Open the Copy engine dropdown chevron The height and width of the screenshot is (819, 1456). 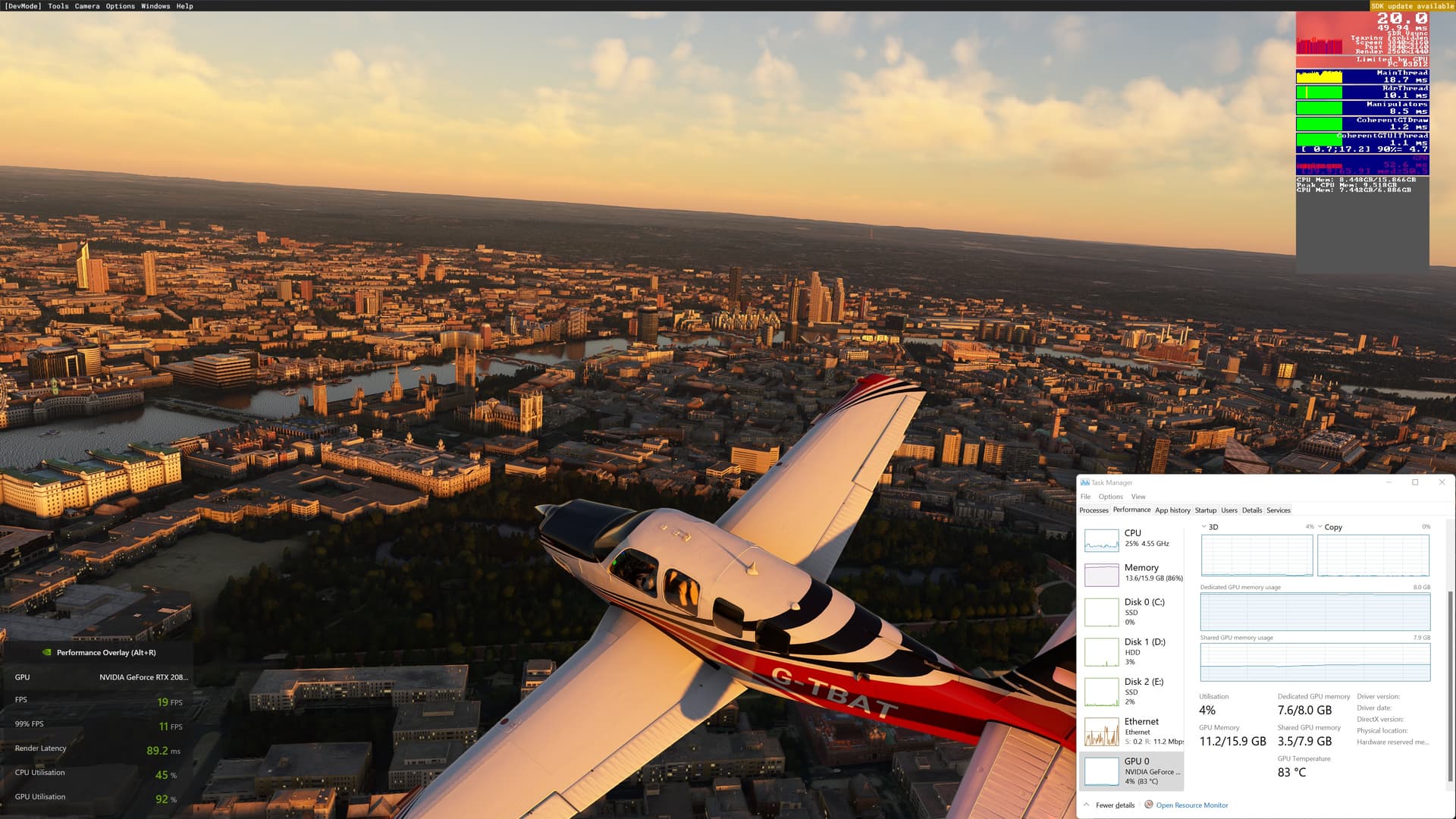(x=1319, y=526)
